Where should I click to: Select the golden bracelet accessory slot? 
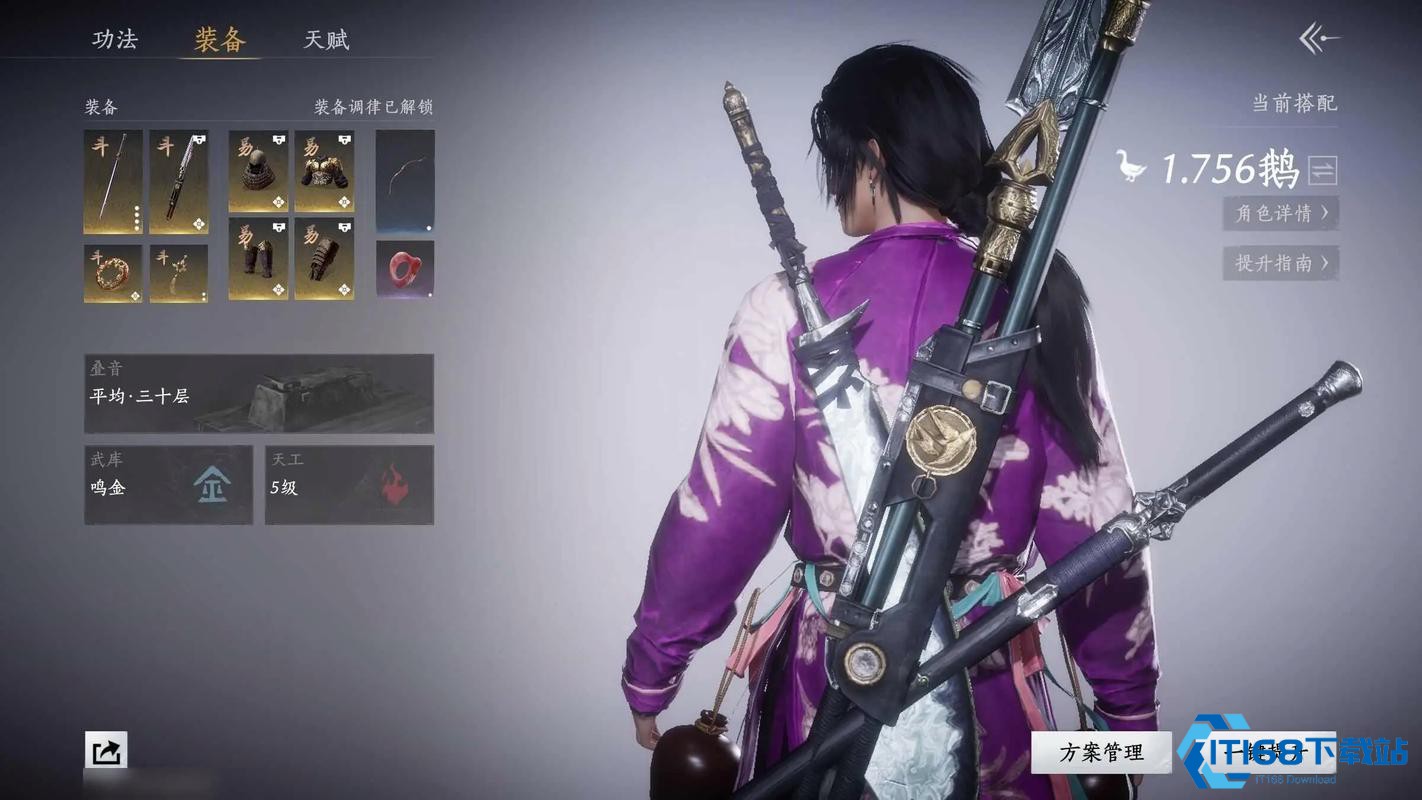coord(113,273)
